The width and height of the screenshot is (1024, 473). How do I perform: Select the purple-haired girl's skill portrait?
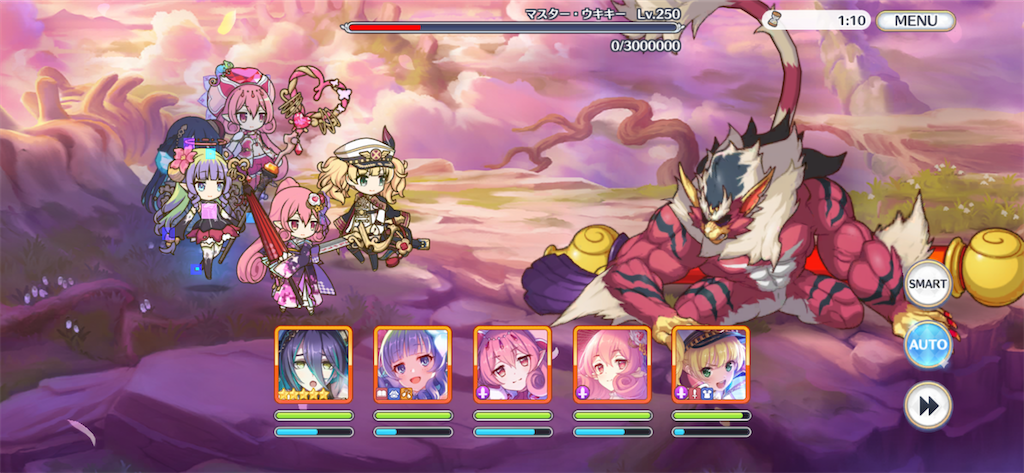pos(412,365)
